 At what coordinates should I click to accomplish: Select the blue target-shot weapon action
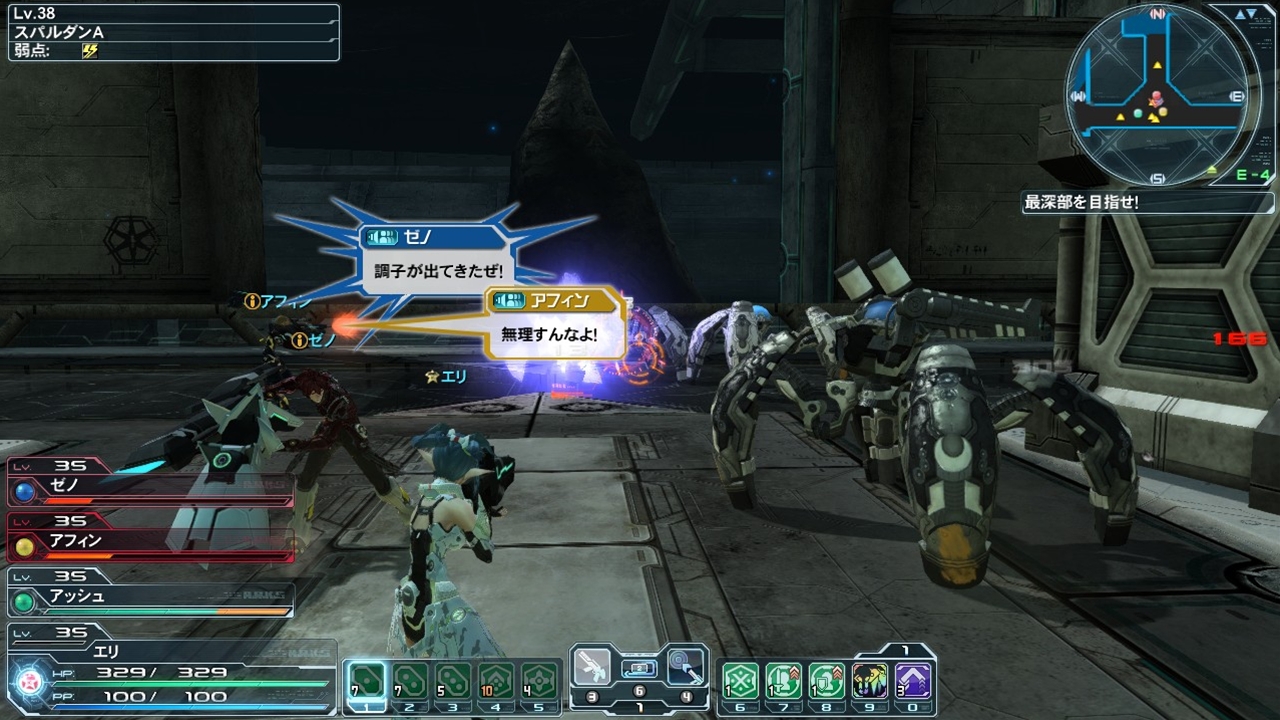(687, 666)
